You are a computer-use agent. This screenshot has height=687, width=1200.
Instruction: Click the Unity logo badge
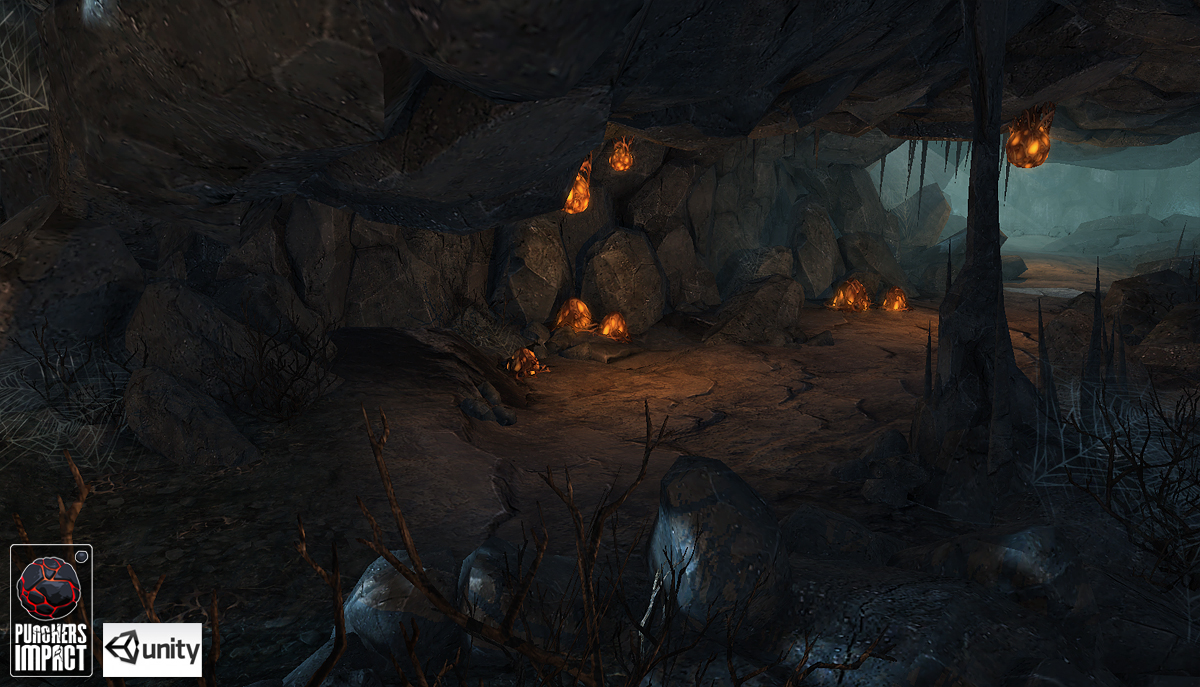point(152,650)
